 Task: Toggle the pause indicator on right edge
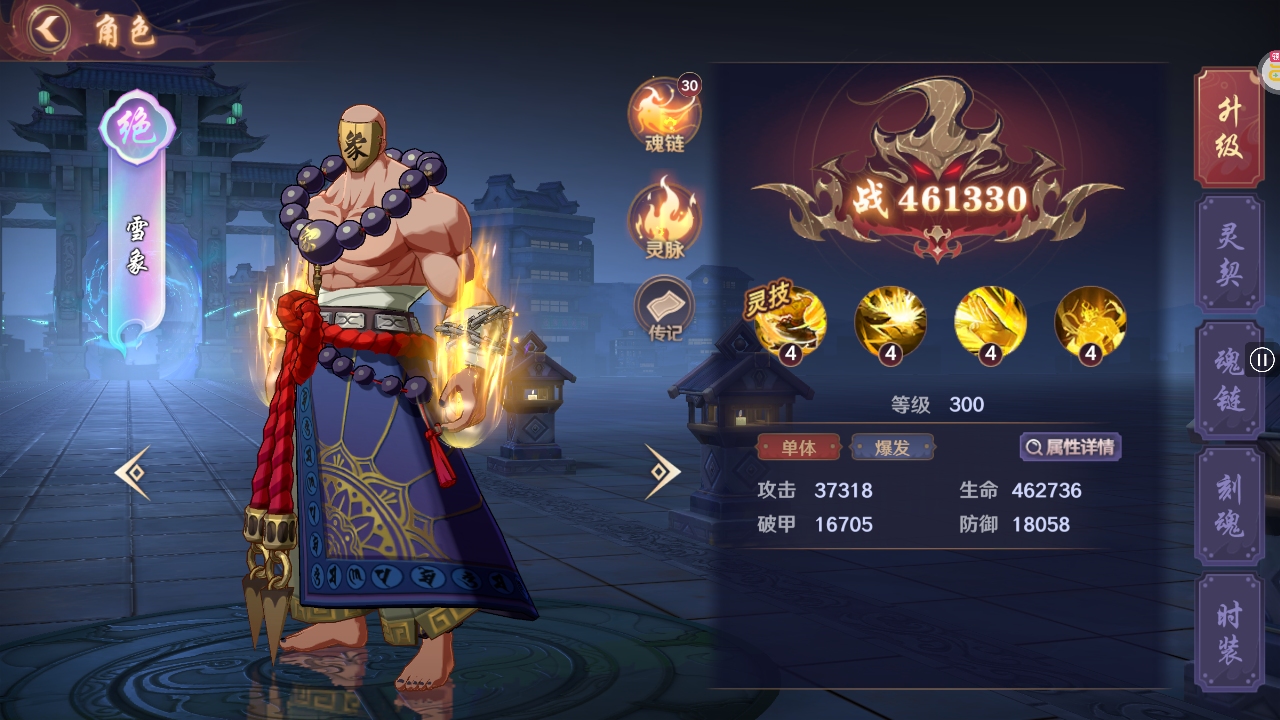coord(1263,361)
